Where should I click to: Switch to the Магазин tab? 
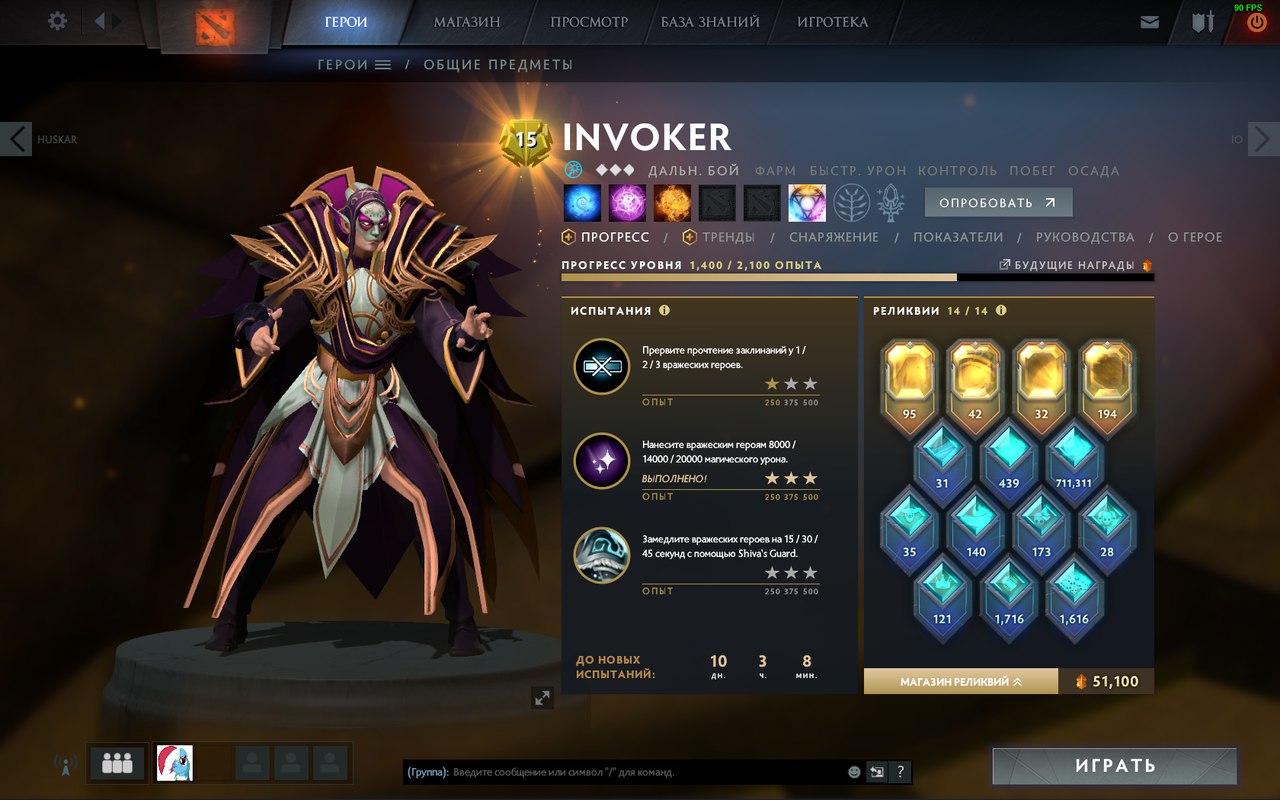[x=467, y=22]
